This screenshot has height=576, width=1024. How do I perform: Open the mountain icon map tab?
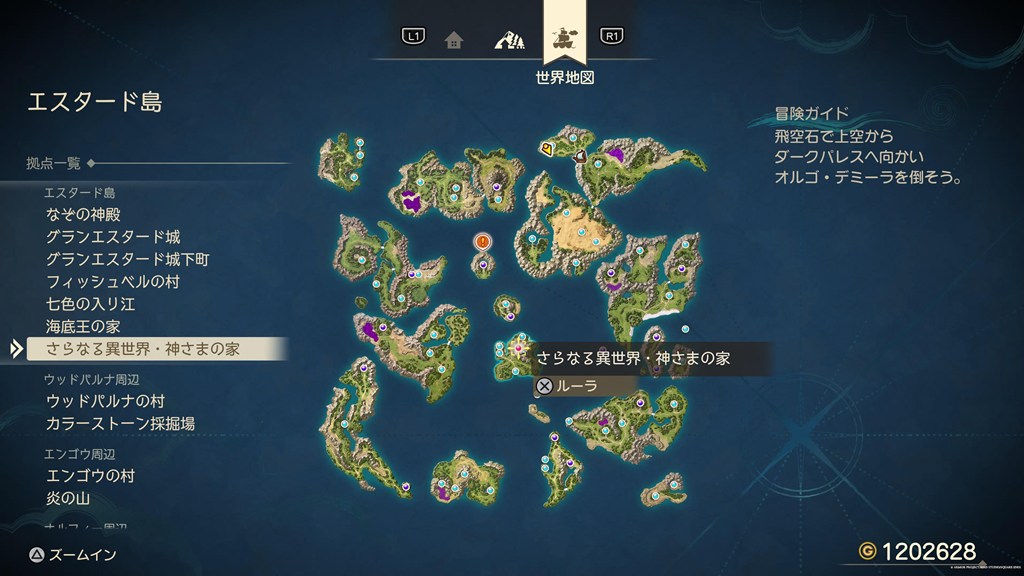[509, 40]
